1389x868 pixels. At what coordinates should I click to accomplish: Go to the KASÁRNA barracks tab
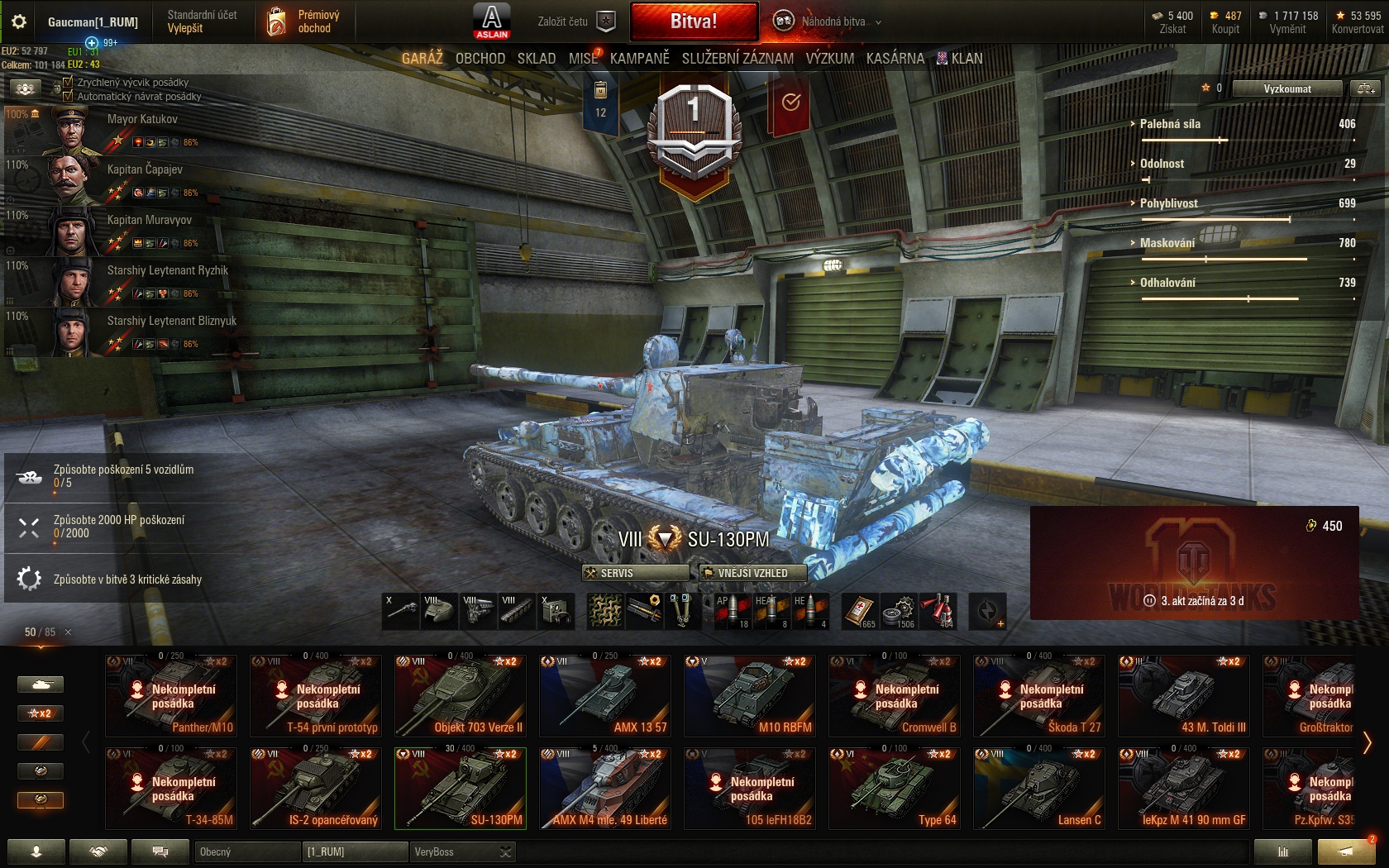[x=895, y=59]
